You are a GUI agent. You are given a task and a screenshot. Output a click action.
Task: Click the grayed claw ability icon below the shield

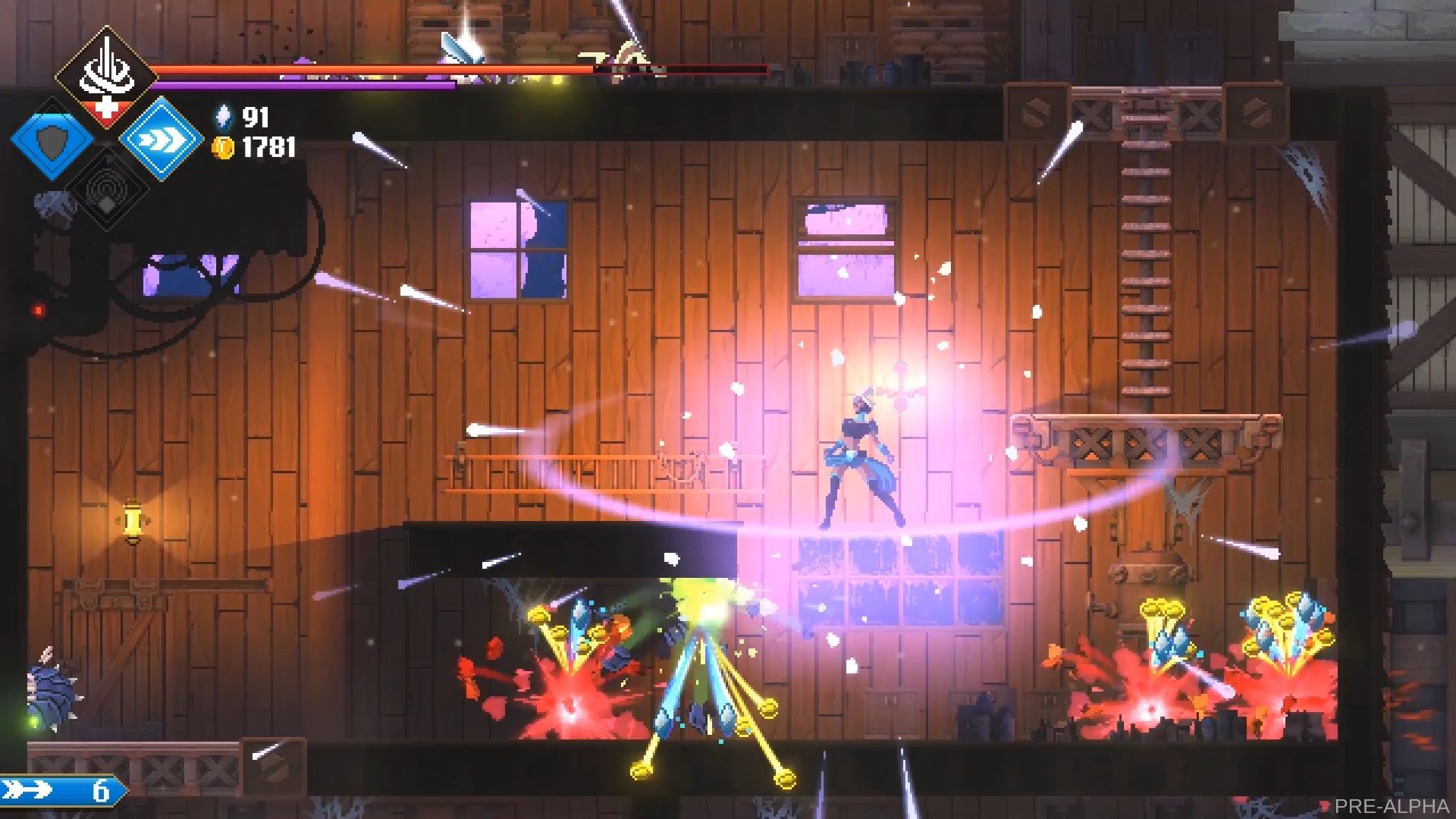point(53,206)
